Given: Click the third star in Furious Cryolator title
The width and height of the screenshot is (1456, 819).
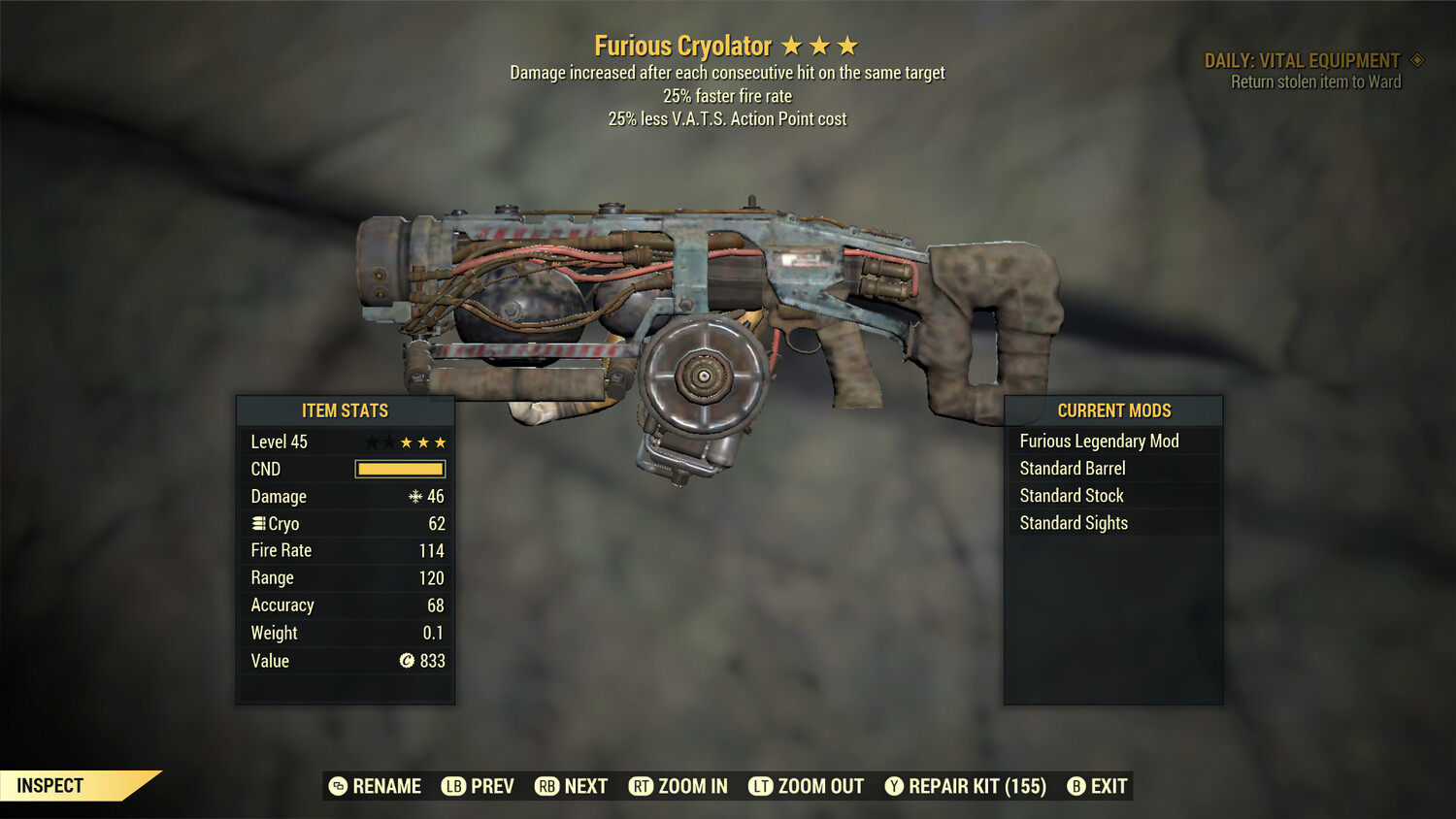Looking at the screenshot, I should pyautogui.click(x=848, y=46).
